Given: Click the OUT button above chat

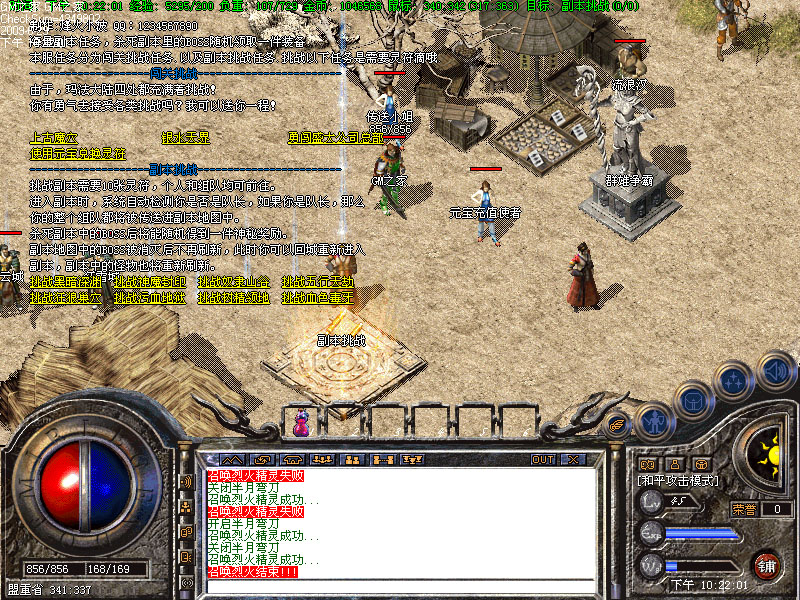Looking at the screenshot, I should [543, 459].
